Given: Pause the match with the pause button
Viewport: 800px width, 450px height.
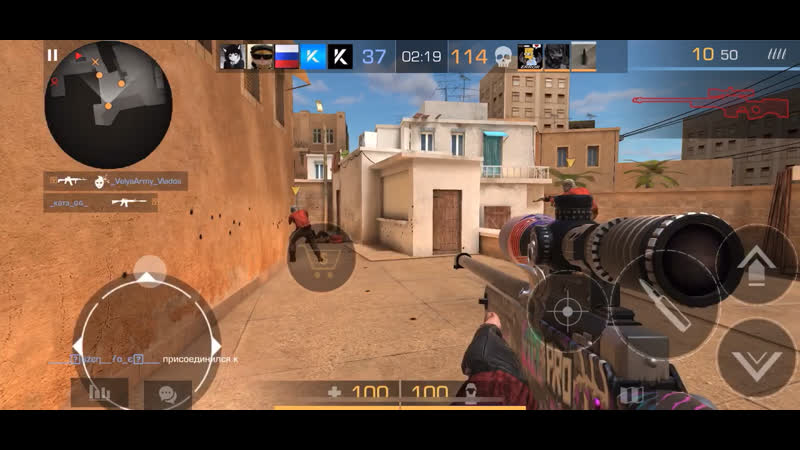Looking at the screenshot, I should [52, 56].
